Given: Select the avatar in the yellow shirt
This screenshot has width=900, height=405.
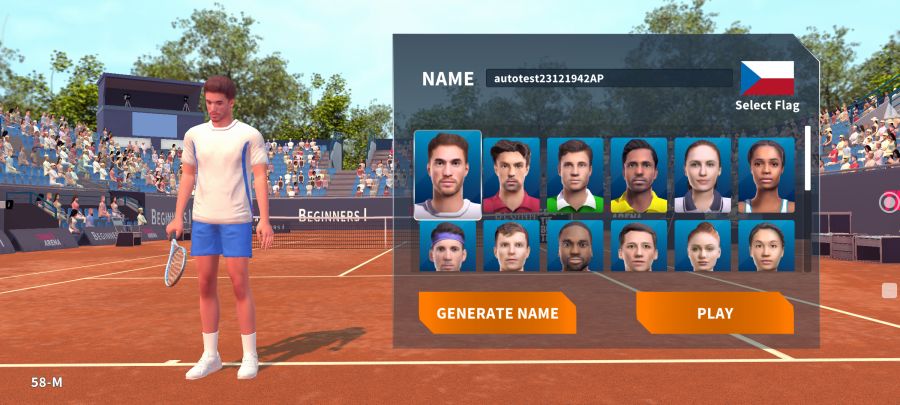Looking at the screenshot, I should tap(639, 176).
